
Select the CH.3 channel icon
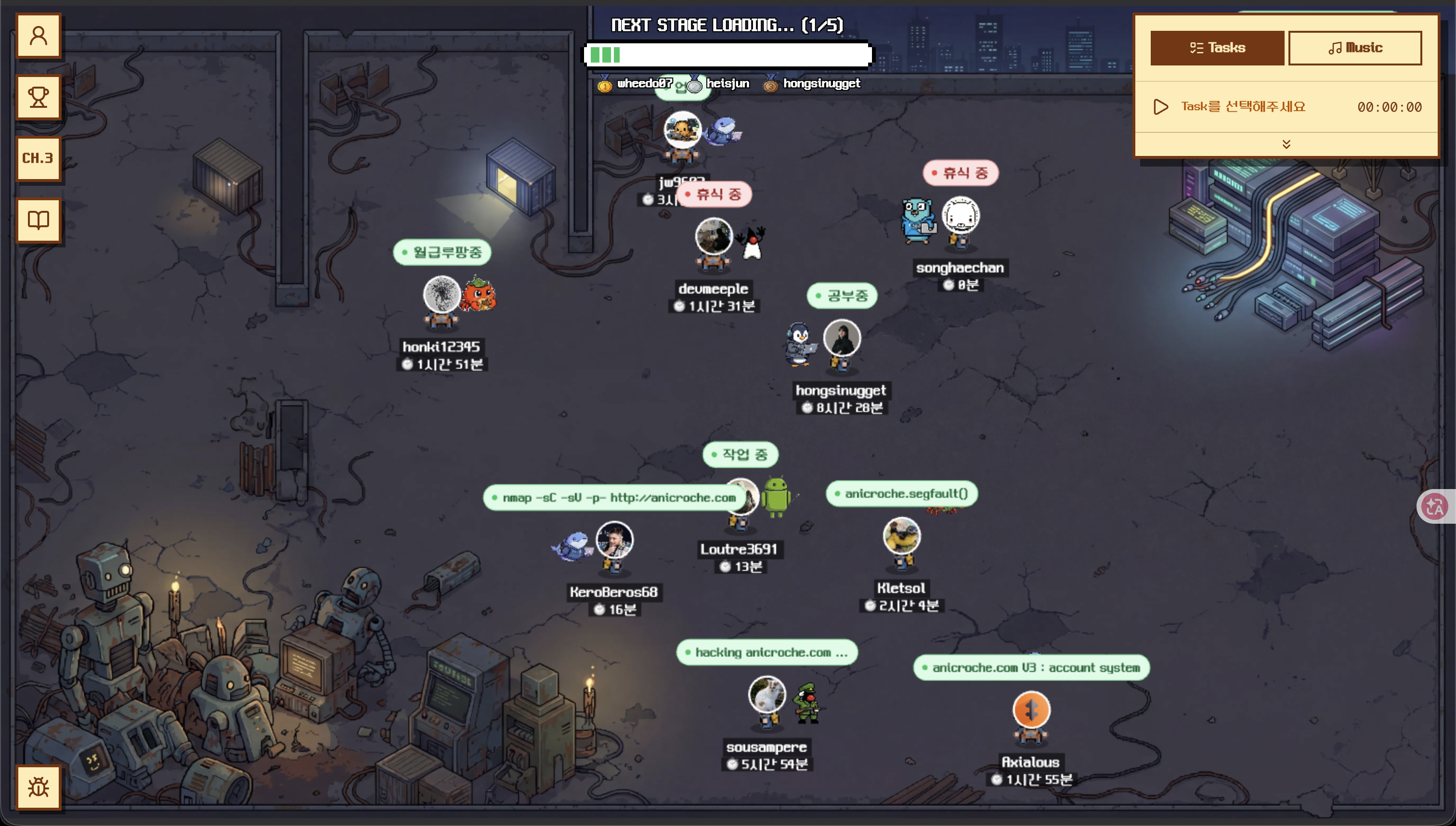tap(38, 158)
